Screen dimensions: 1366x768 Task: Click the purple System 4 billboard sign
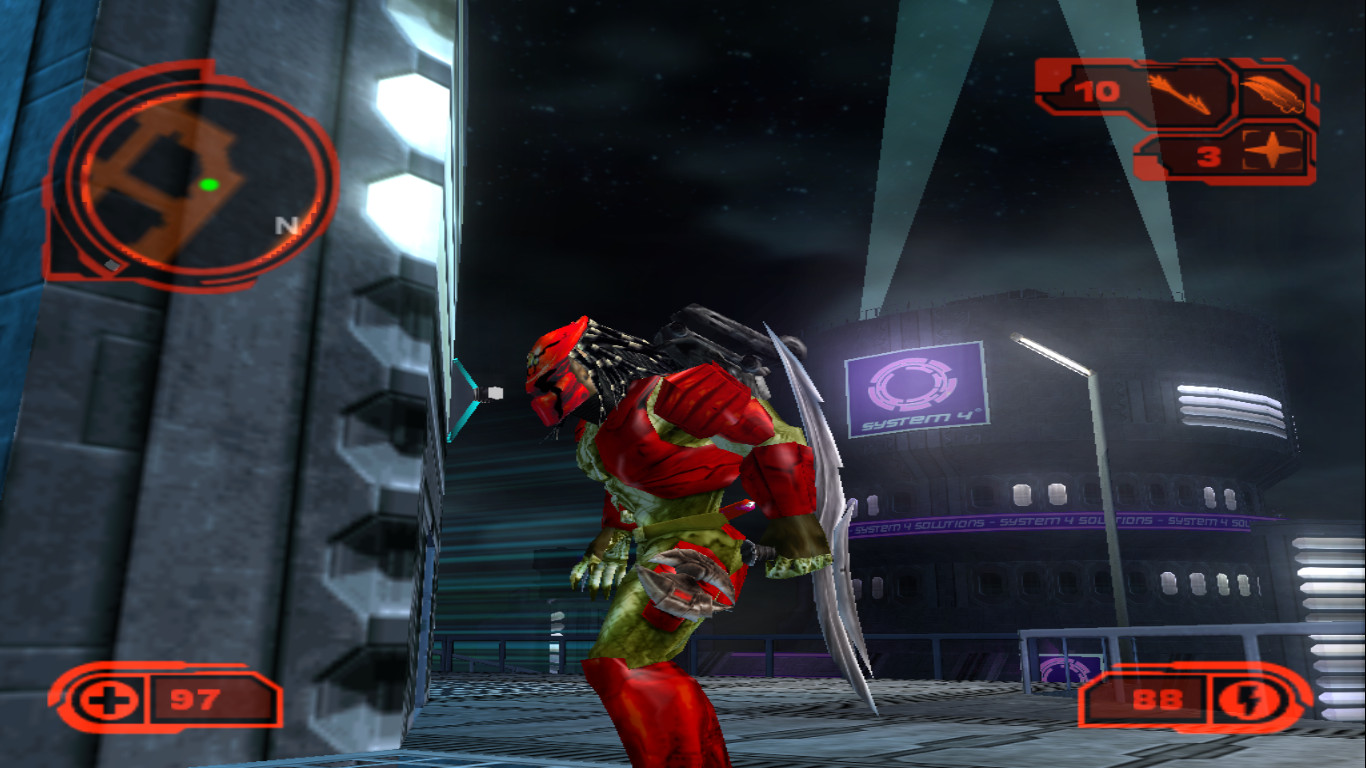click(917, 387)
